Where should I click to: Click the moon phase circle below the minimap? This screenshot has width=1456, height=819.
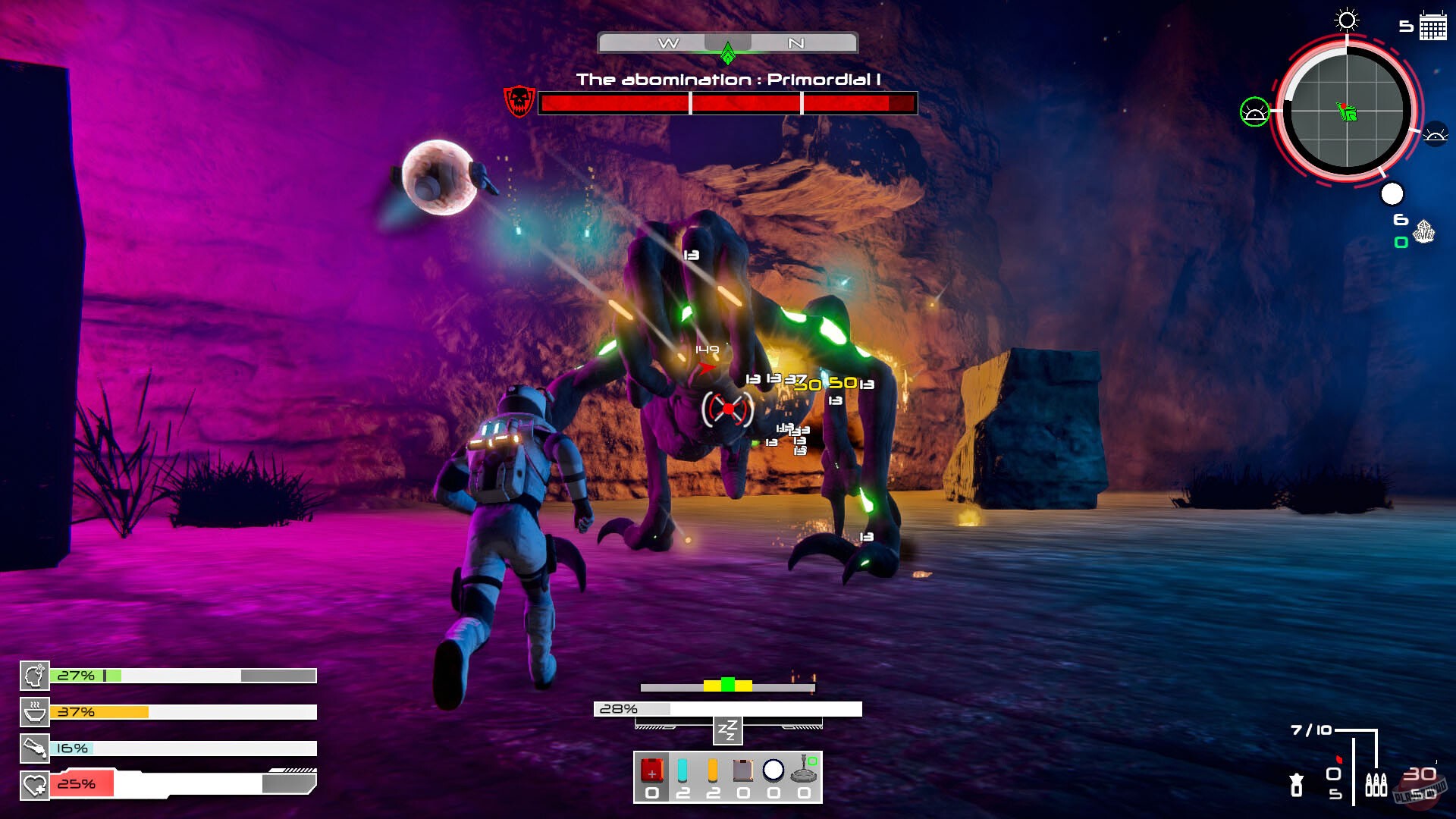click(1392, 194)
